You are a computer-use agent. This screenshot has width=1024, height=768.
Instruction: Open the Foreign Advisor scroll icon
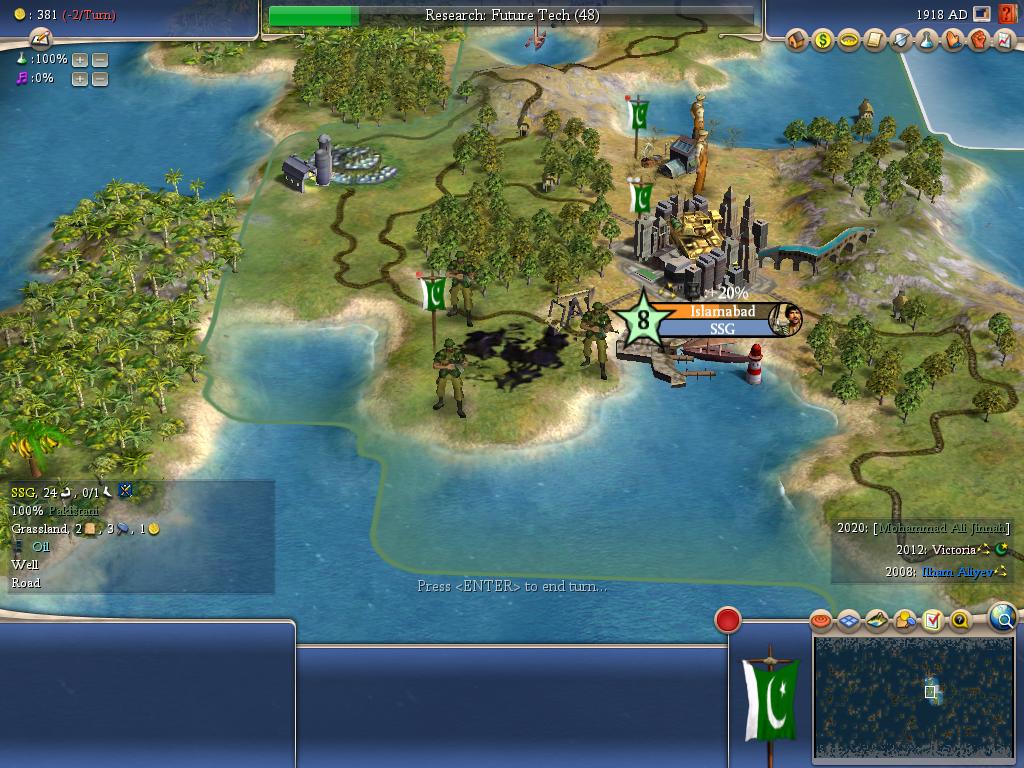coord(875,41)
